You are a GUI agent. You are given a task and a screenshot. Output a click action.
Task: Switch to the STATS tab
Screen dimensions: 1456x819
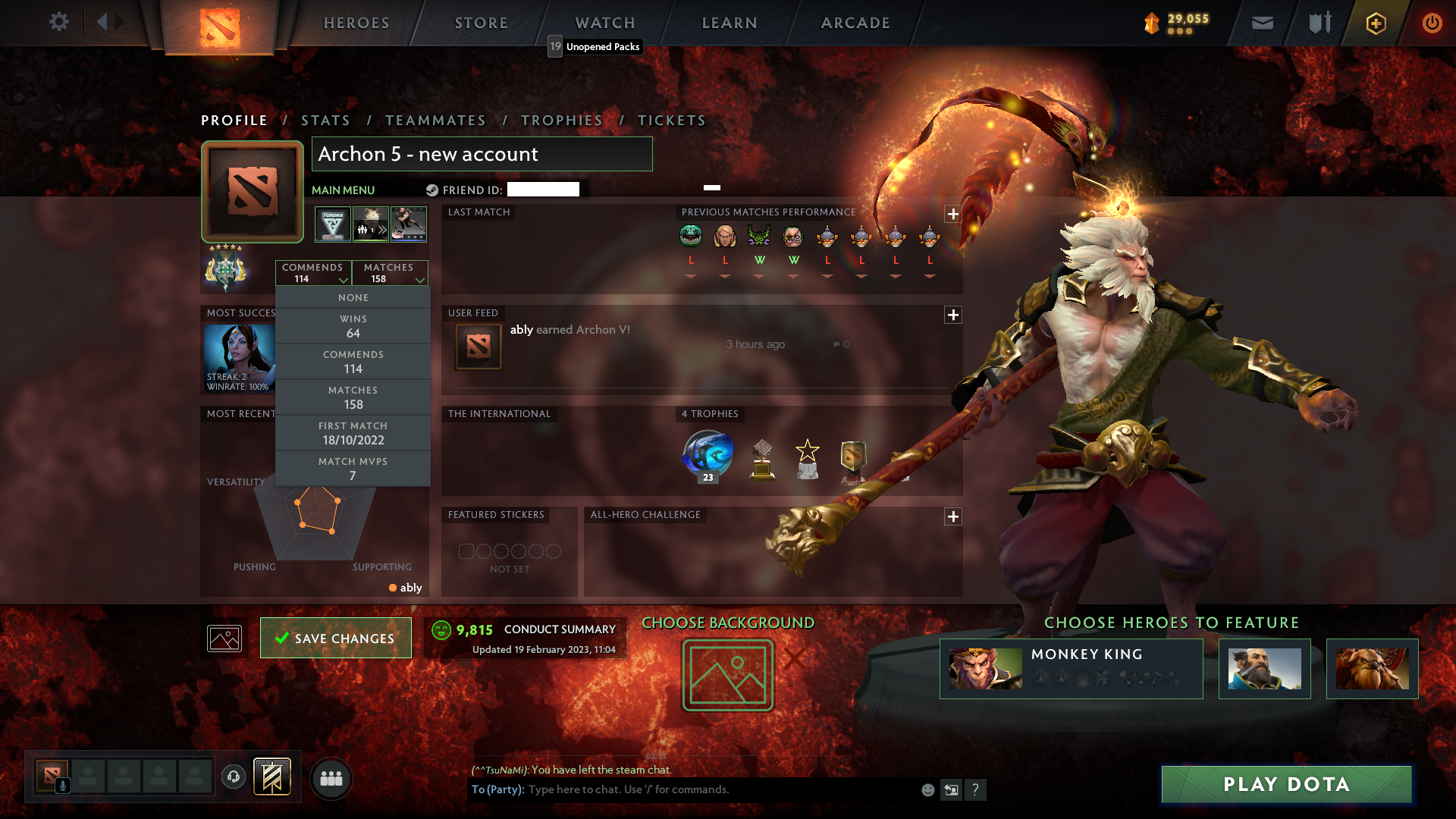click(325, 120)
